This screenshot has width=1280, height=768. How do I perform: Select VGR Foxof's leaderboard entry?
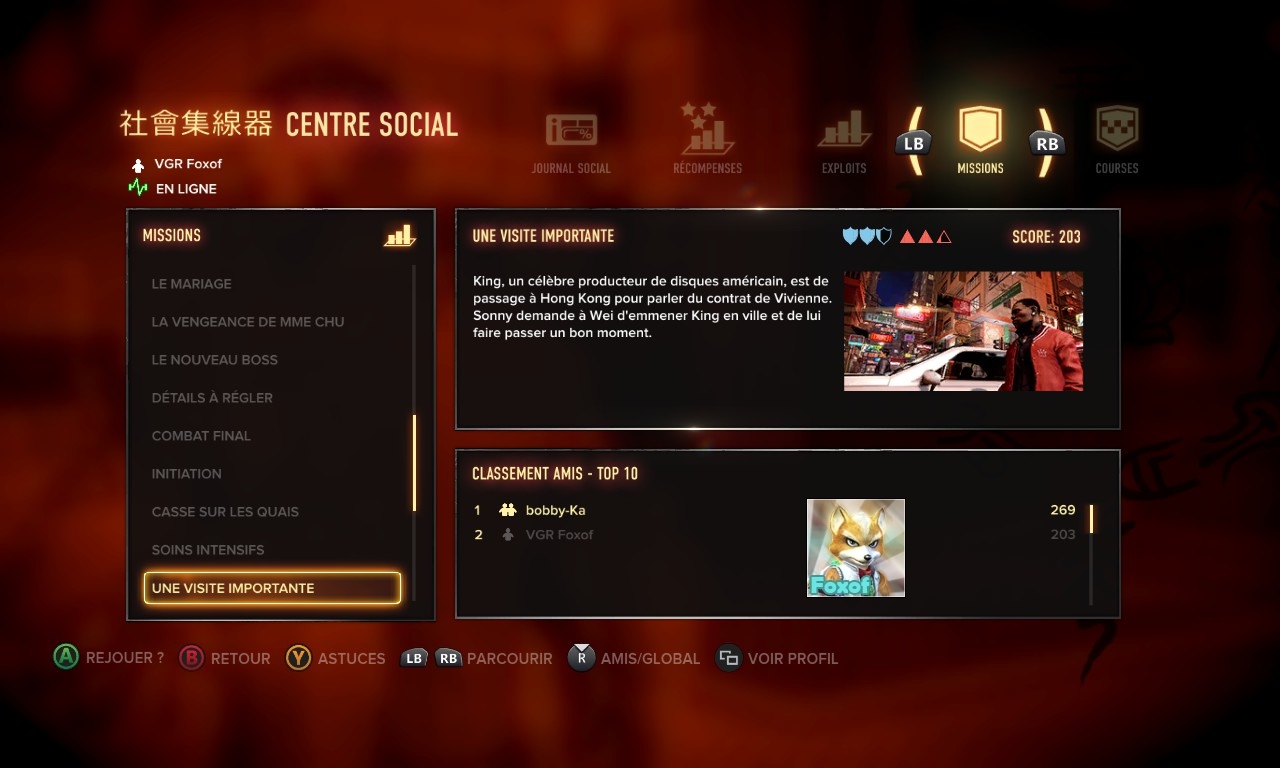coord(559,535)
